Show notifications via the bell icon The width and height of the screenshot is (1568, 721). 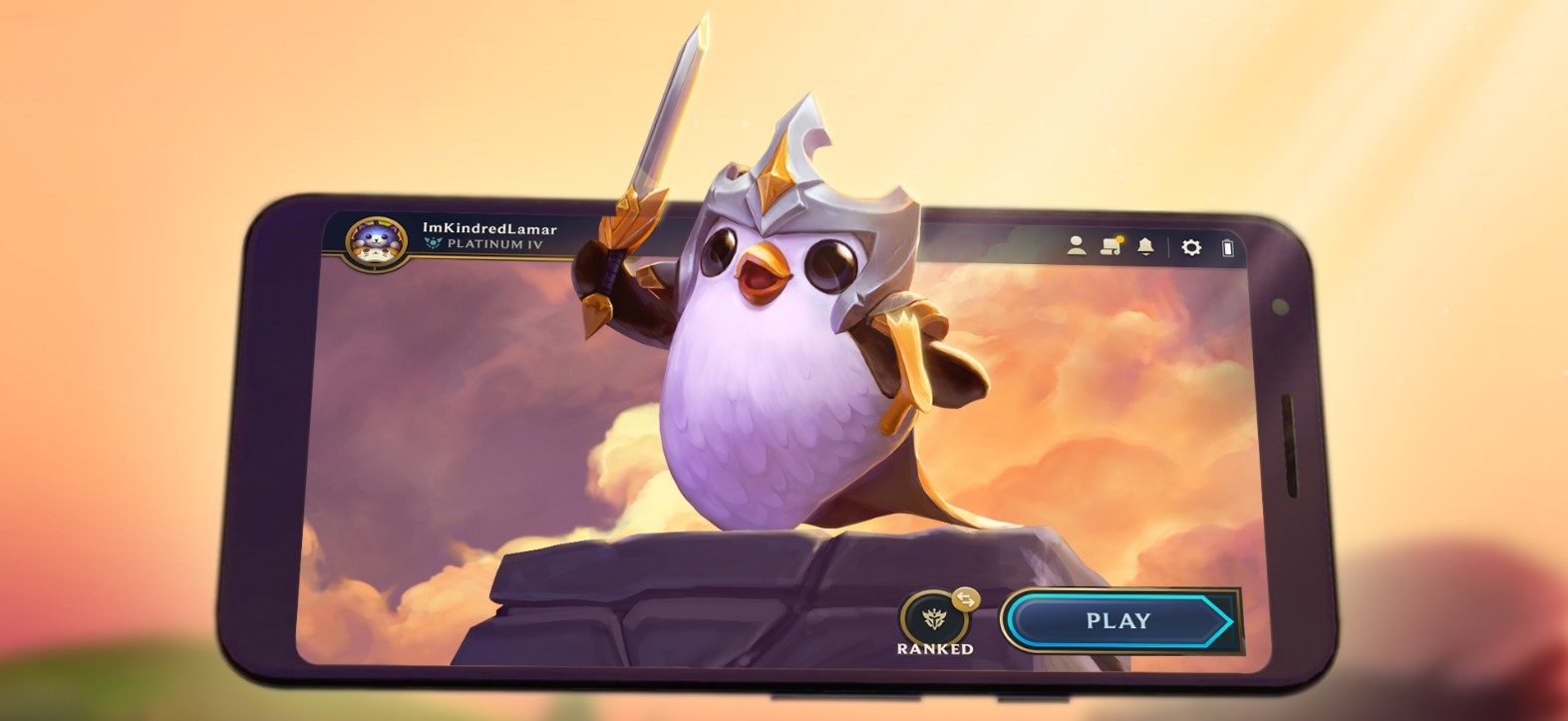1145,246
